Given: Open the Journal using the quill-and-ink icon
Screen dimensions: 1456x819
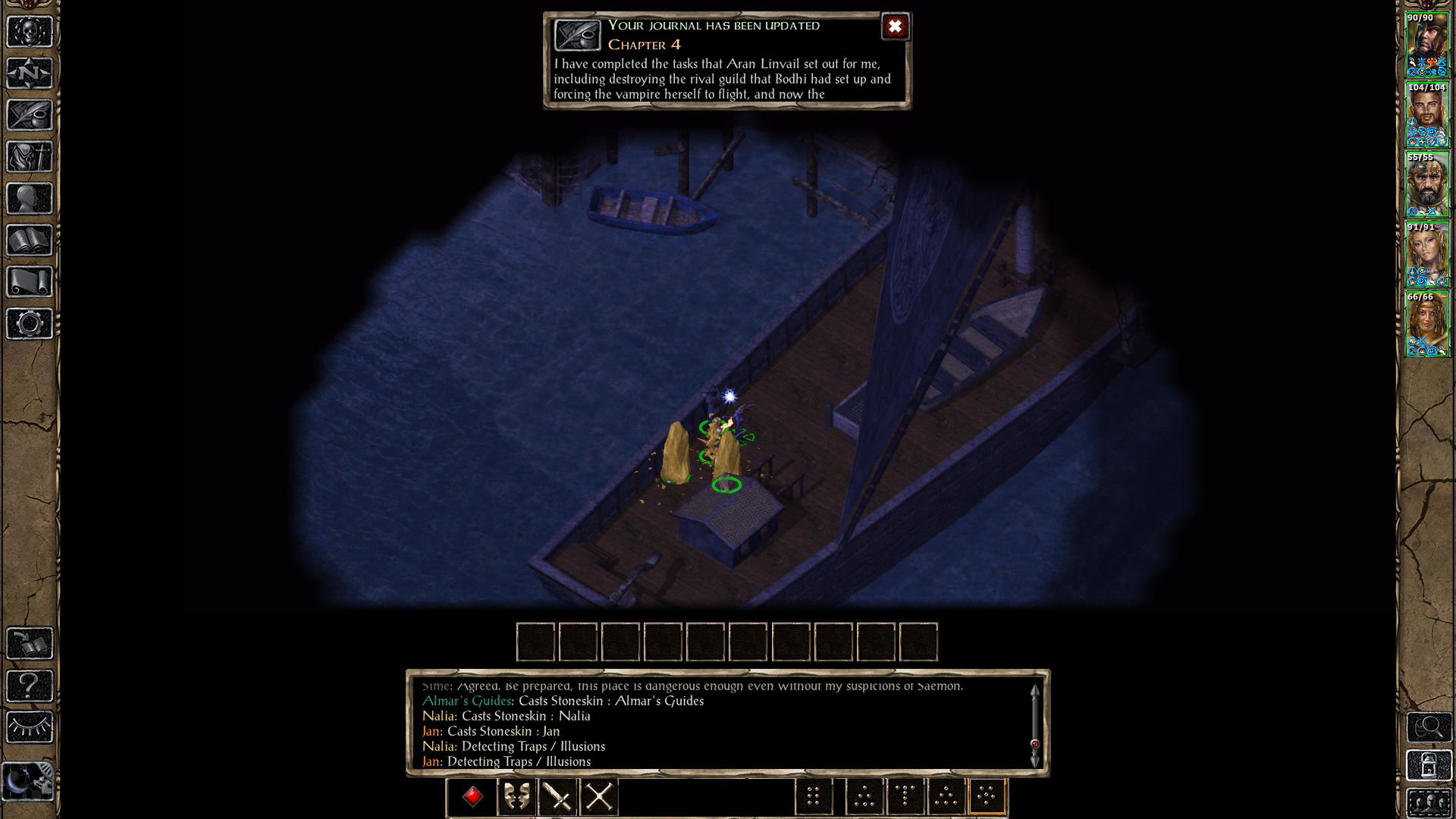Looking at the screenshot, I should coord(28,115).
